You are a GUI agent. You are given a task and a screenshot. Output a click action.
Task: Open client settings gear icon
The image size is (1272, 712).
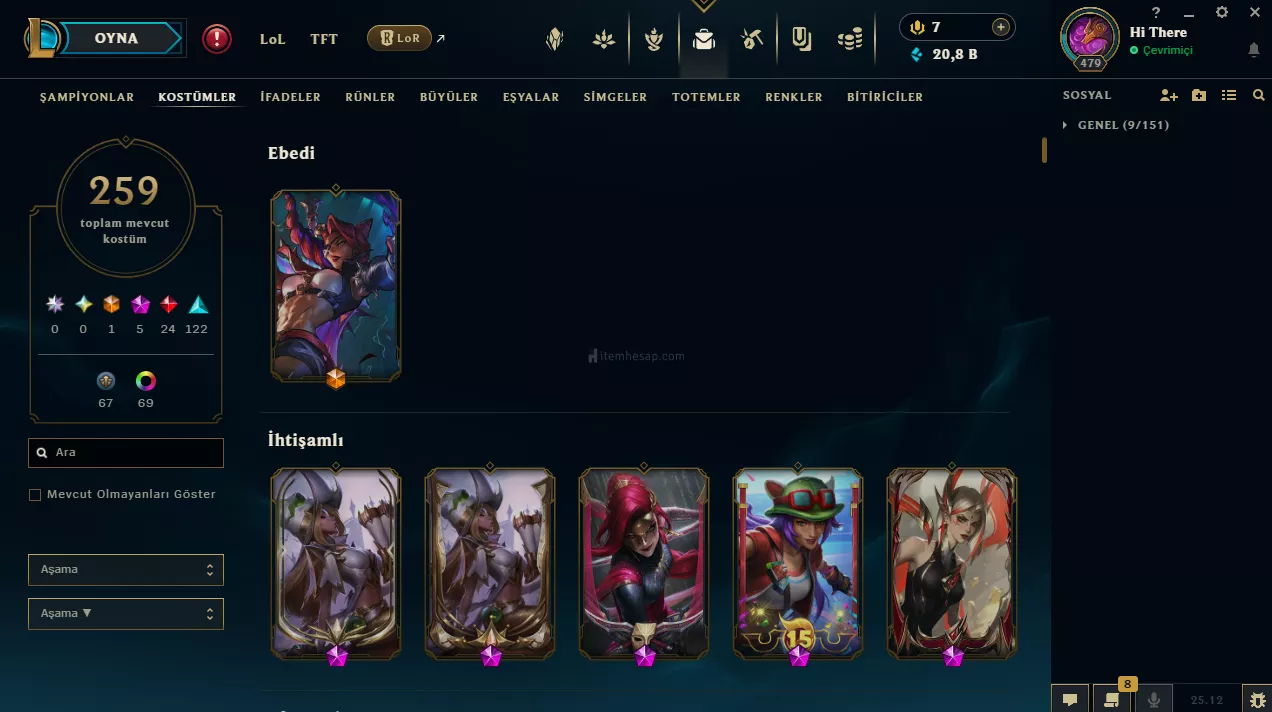[x=1222, y=12]
